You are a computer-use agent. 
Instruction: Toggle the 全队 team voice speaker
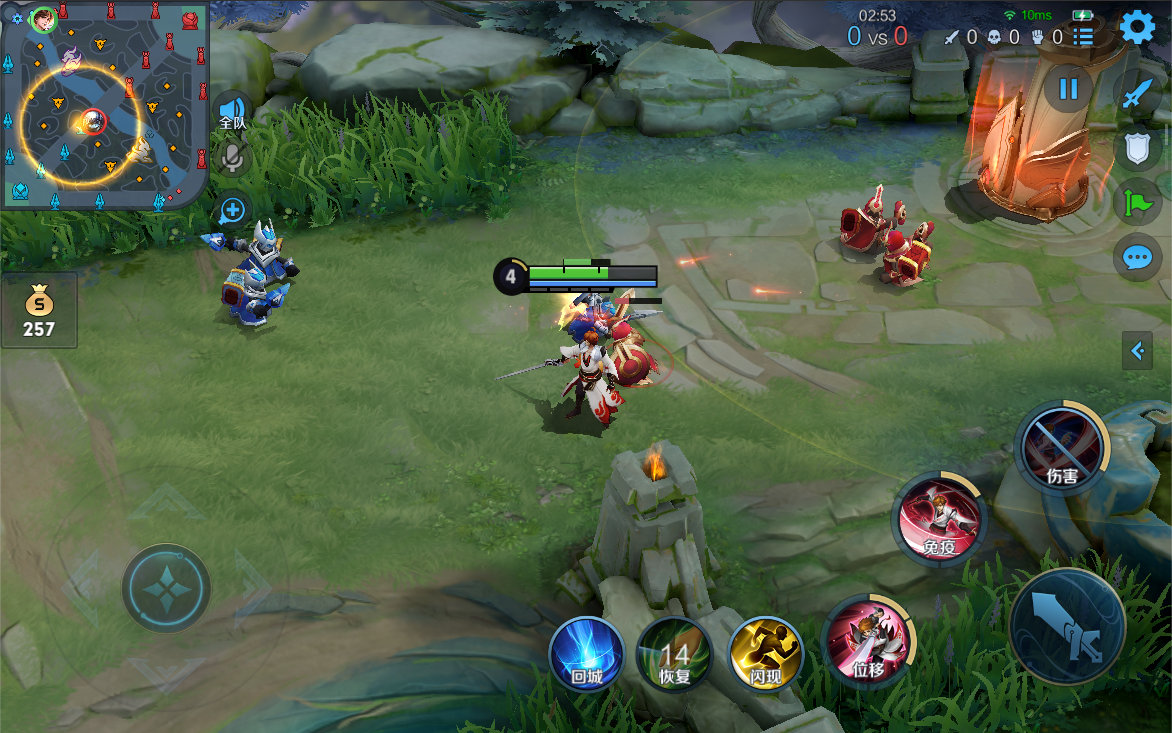click(232, 111)
